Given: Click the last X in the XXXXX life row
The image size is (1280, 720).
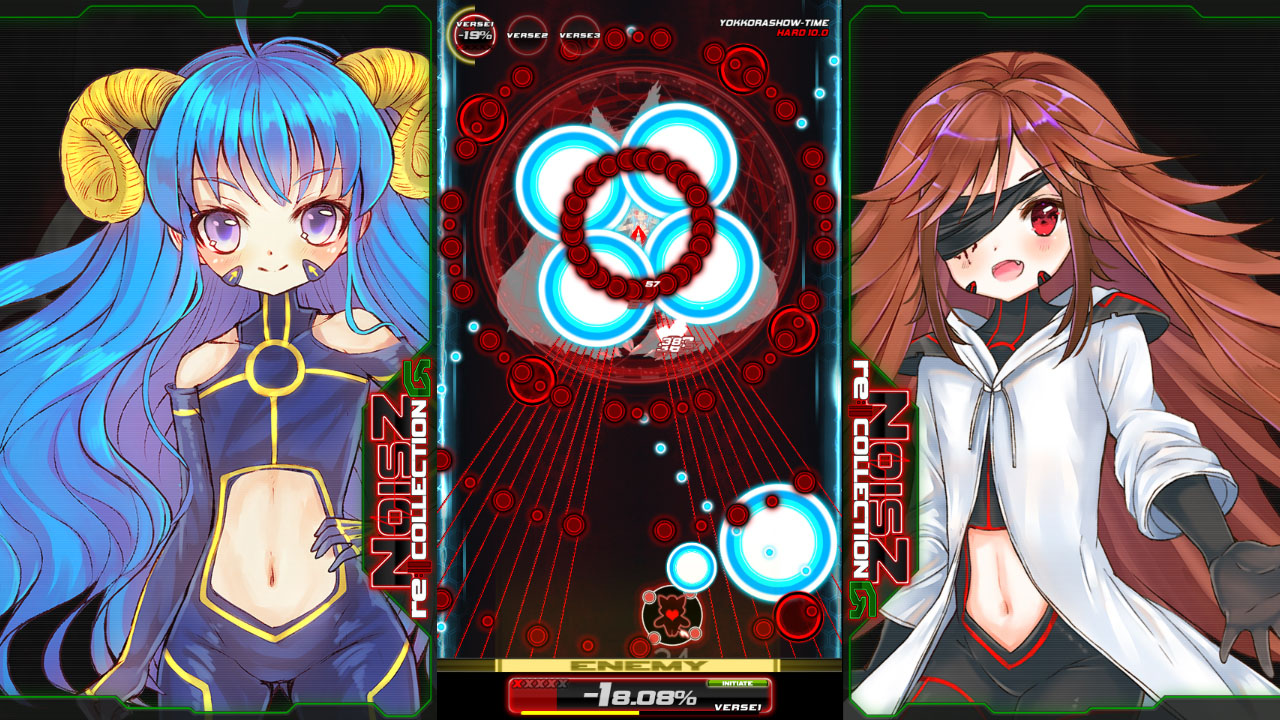Looking at the screenshot, I should click(x=563, y=683).
